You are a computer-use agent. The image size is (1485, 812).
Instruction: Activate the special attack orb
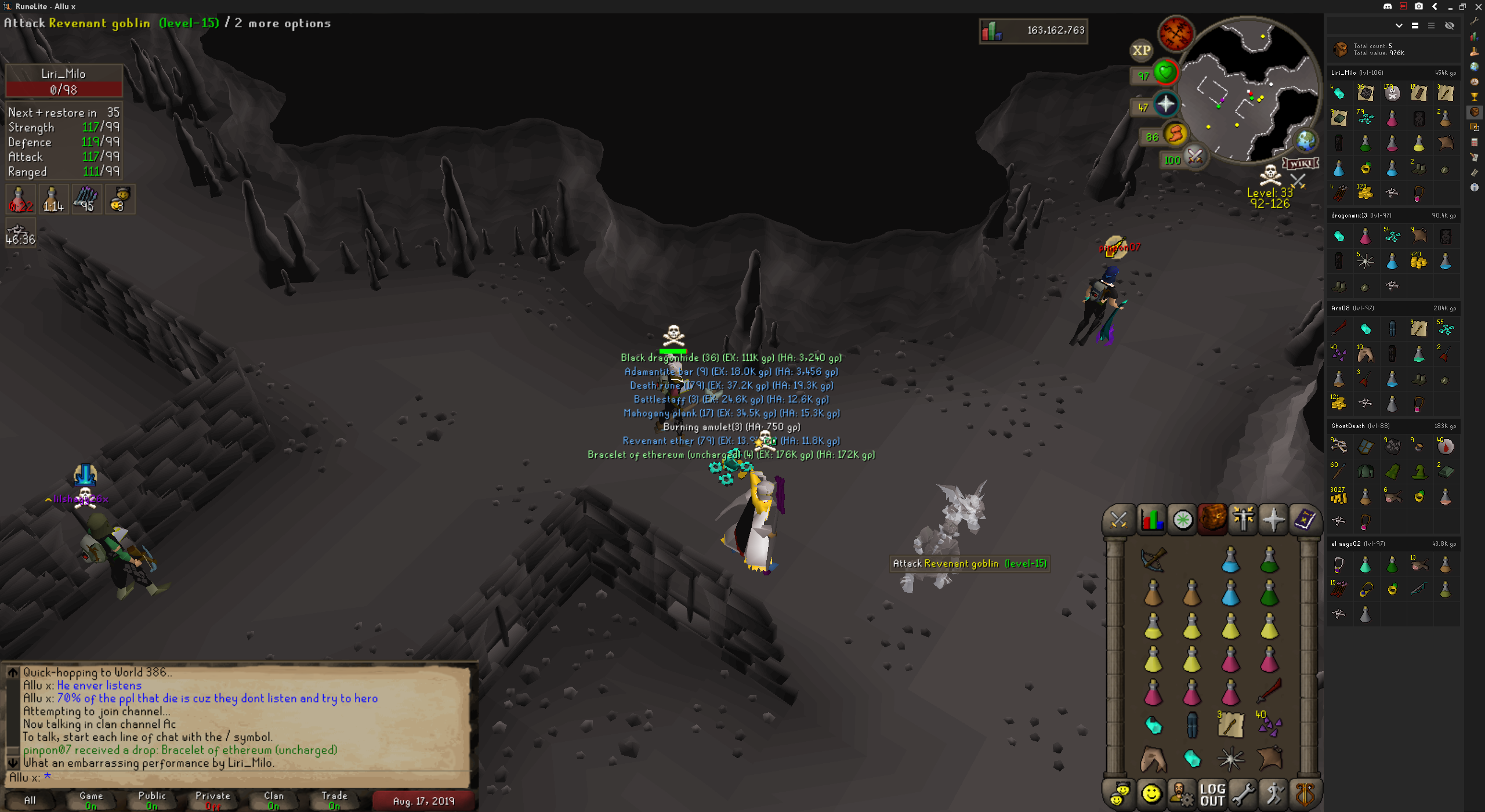[x=1195, y=157]
